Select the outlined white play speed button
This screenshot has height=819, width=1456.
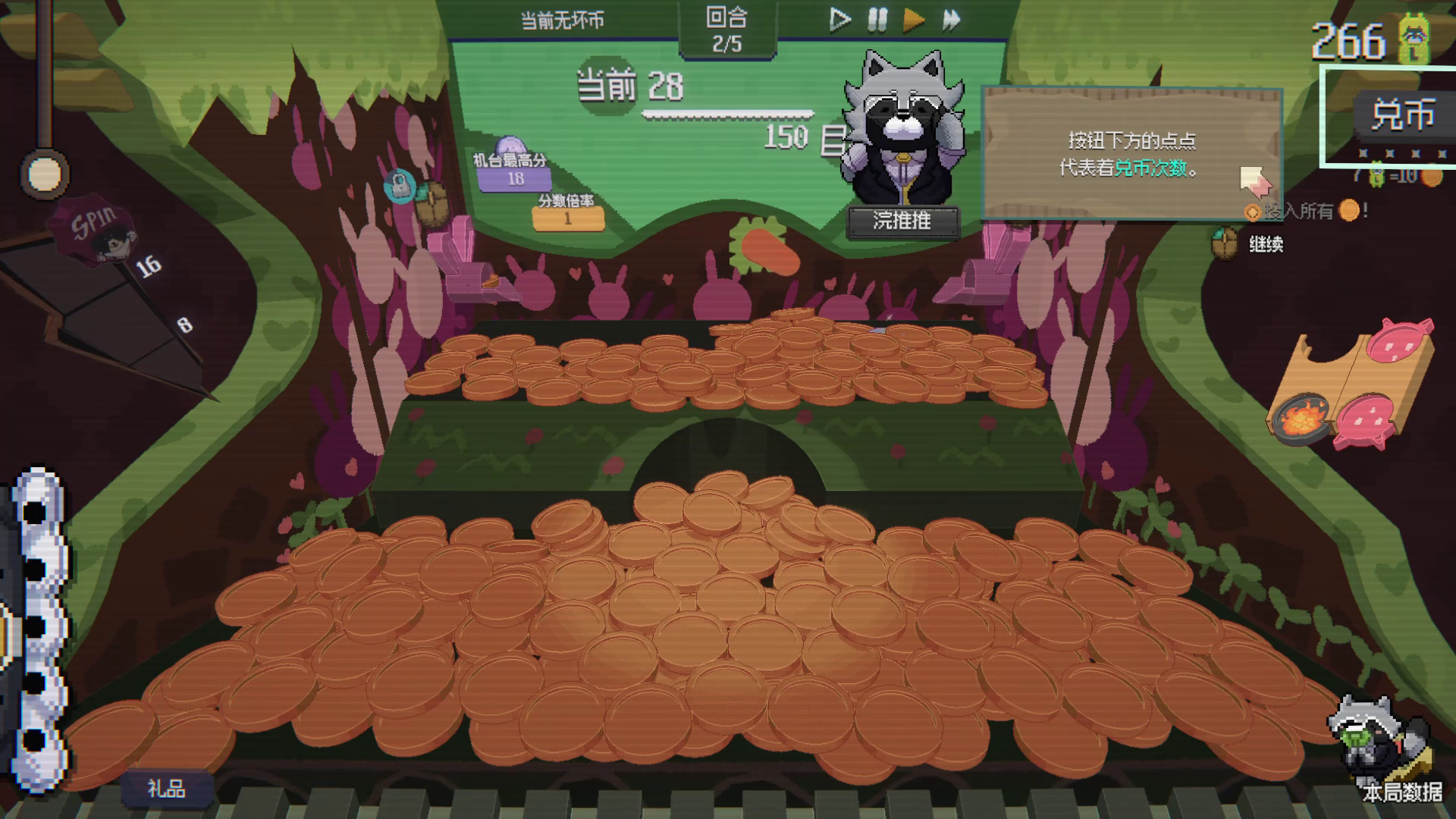(x=839, y=20)
